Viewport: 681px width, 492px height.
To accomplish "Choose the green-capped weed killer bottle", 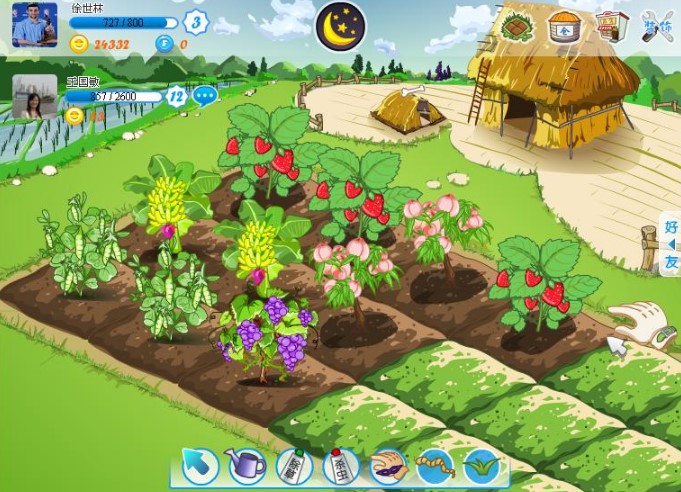I will (291, 466).
